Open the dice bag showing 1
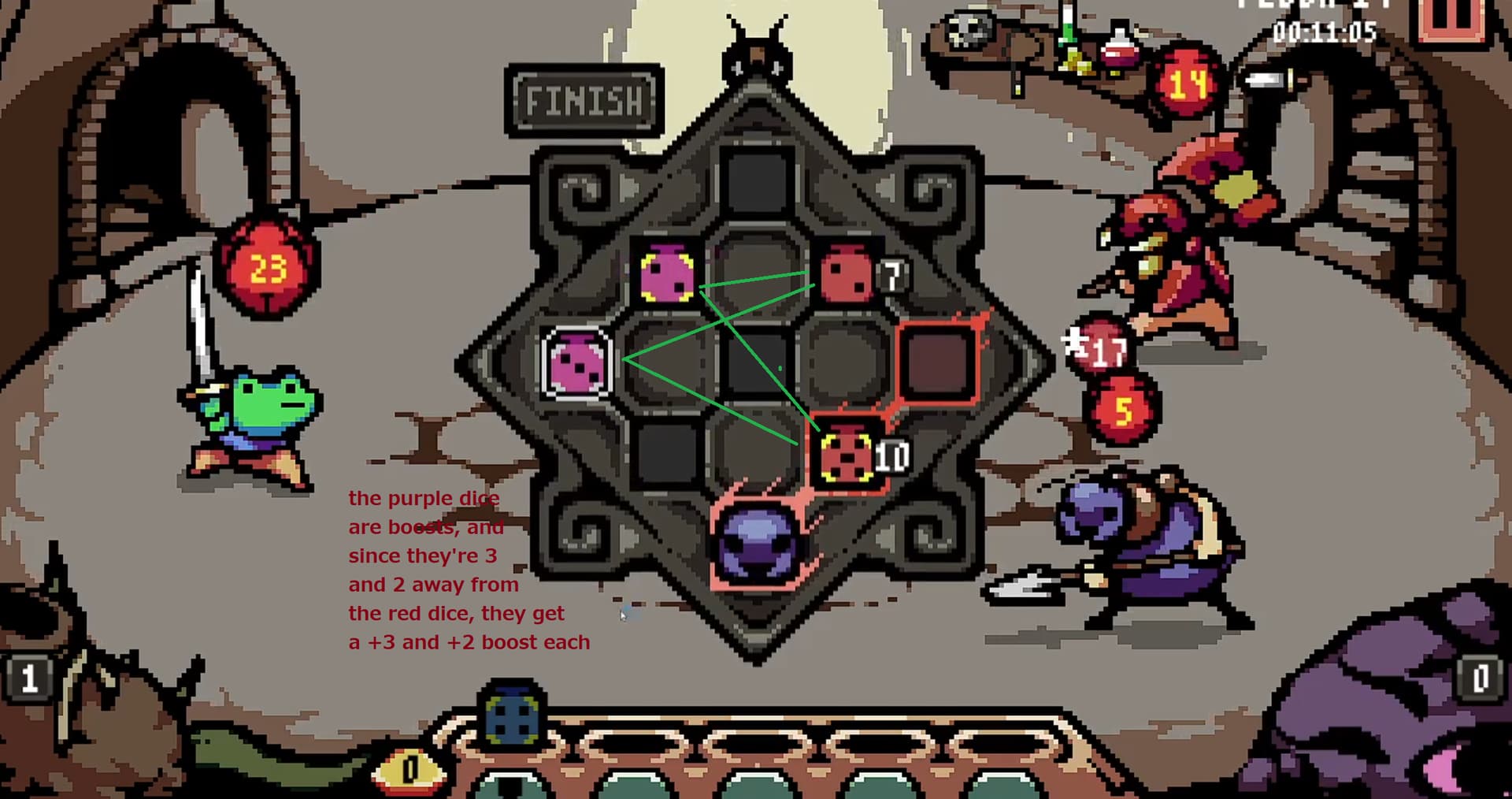 click(28, 678)
